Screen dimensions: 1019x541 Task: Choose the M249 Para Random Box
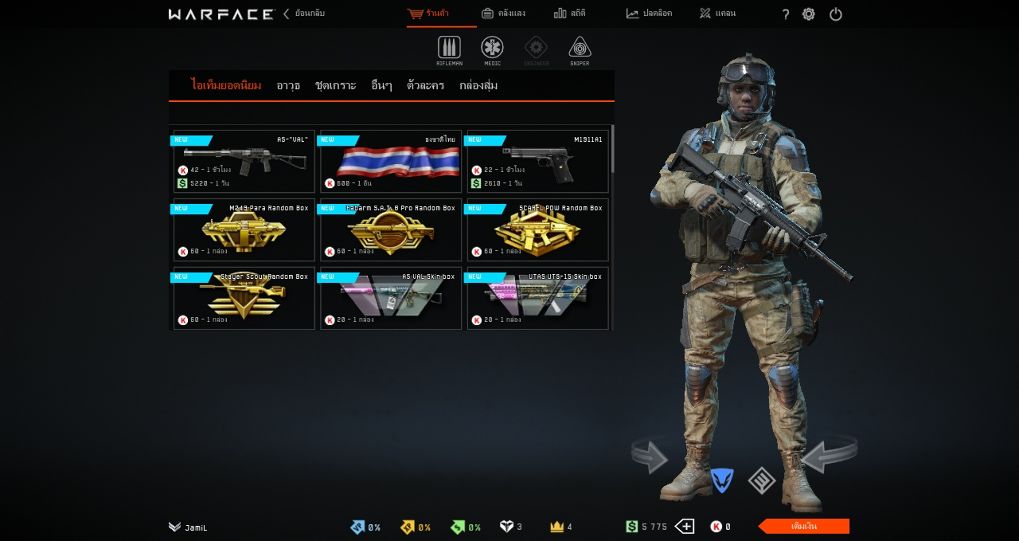[243, 230]
